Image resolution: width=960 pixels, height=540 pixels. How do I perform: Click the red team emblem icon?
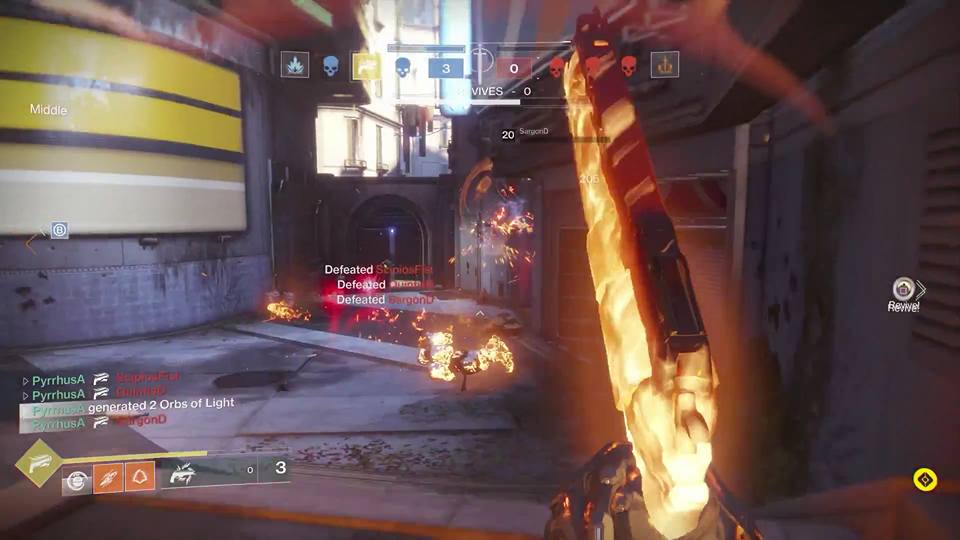point(665,65)
